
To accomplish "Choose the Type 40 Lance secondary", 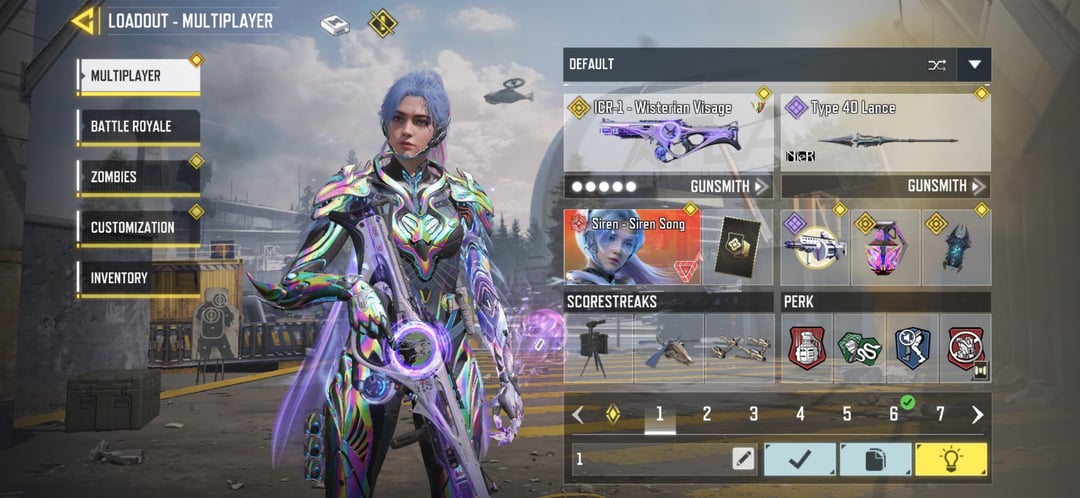I will (x=886, y=132).
